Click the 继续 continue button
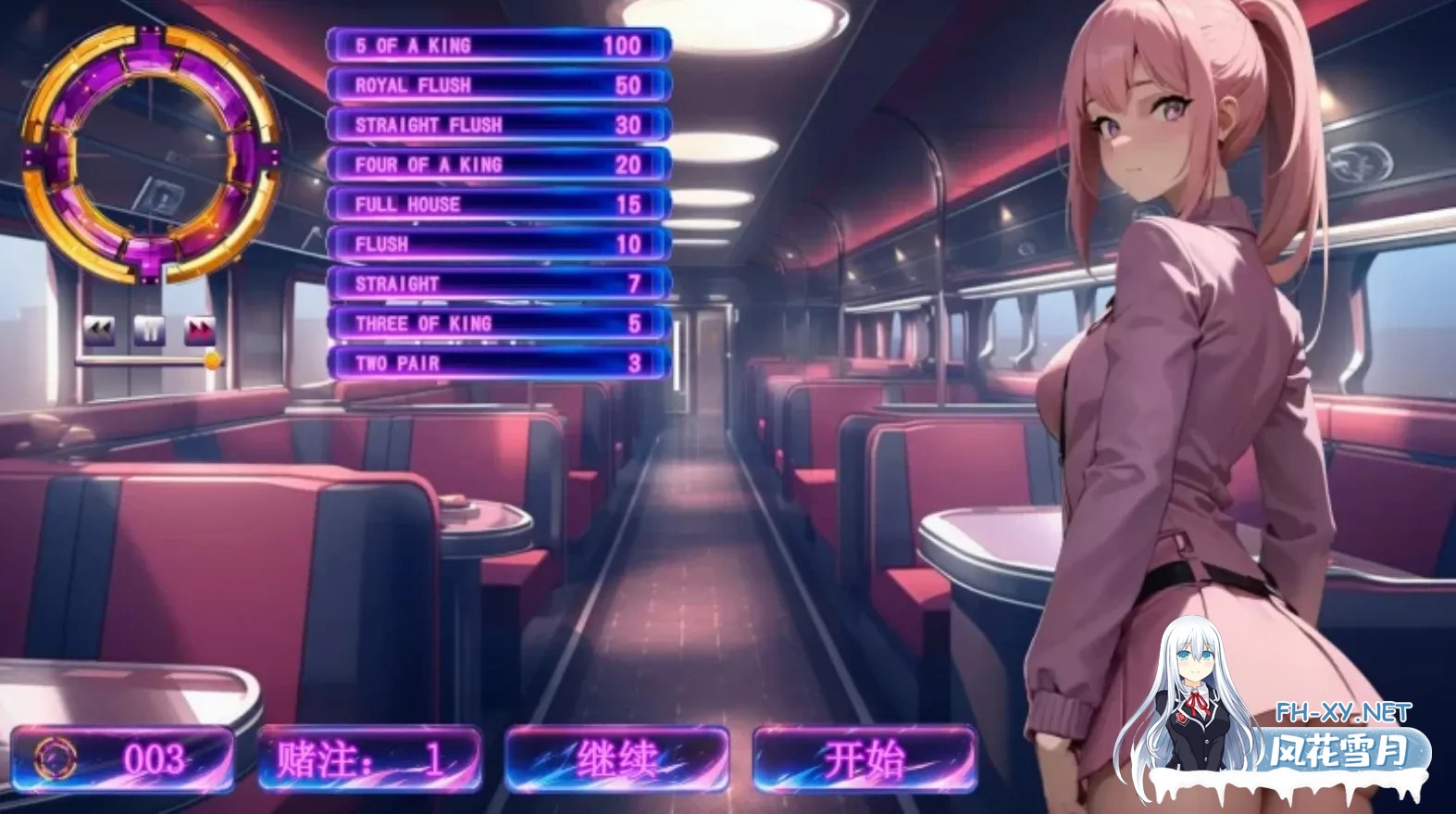This screenshot has height=814, width=1456. pos(616,760)
